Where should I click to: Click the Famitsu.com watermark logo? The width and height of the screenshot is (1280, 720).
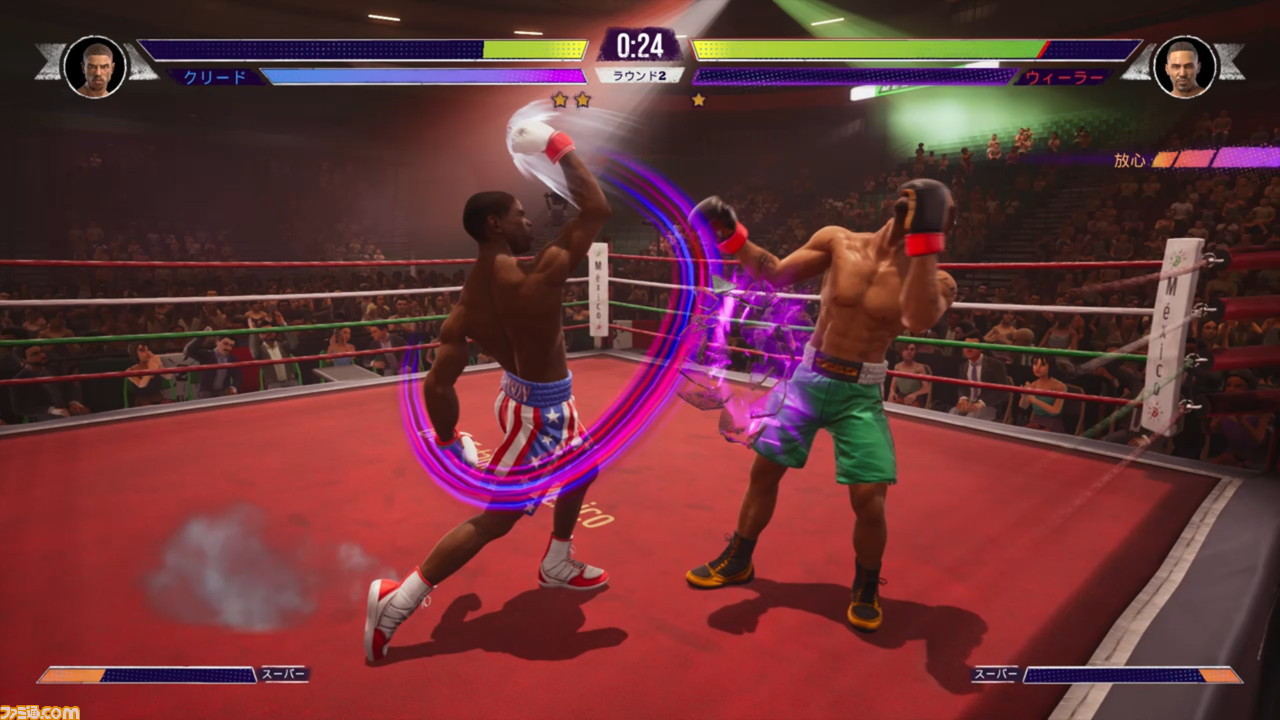[40, 711]
